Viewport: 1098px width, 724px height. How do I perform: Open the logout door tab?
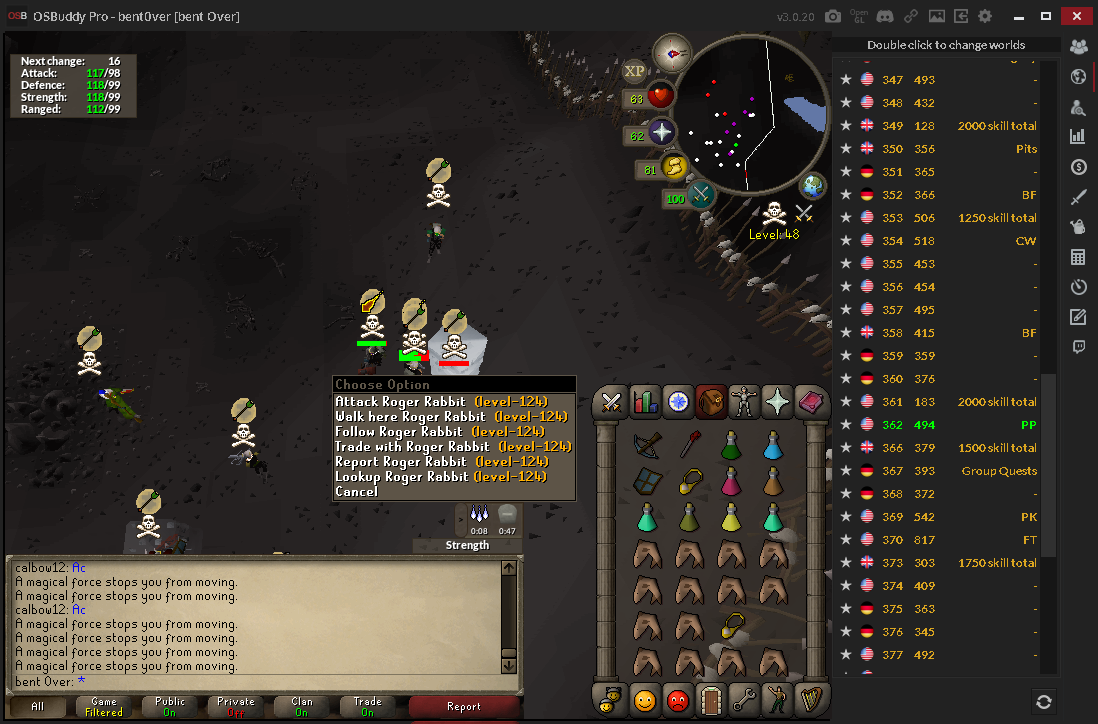711,700
